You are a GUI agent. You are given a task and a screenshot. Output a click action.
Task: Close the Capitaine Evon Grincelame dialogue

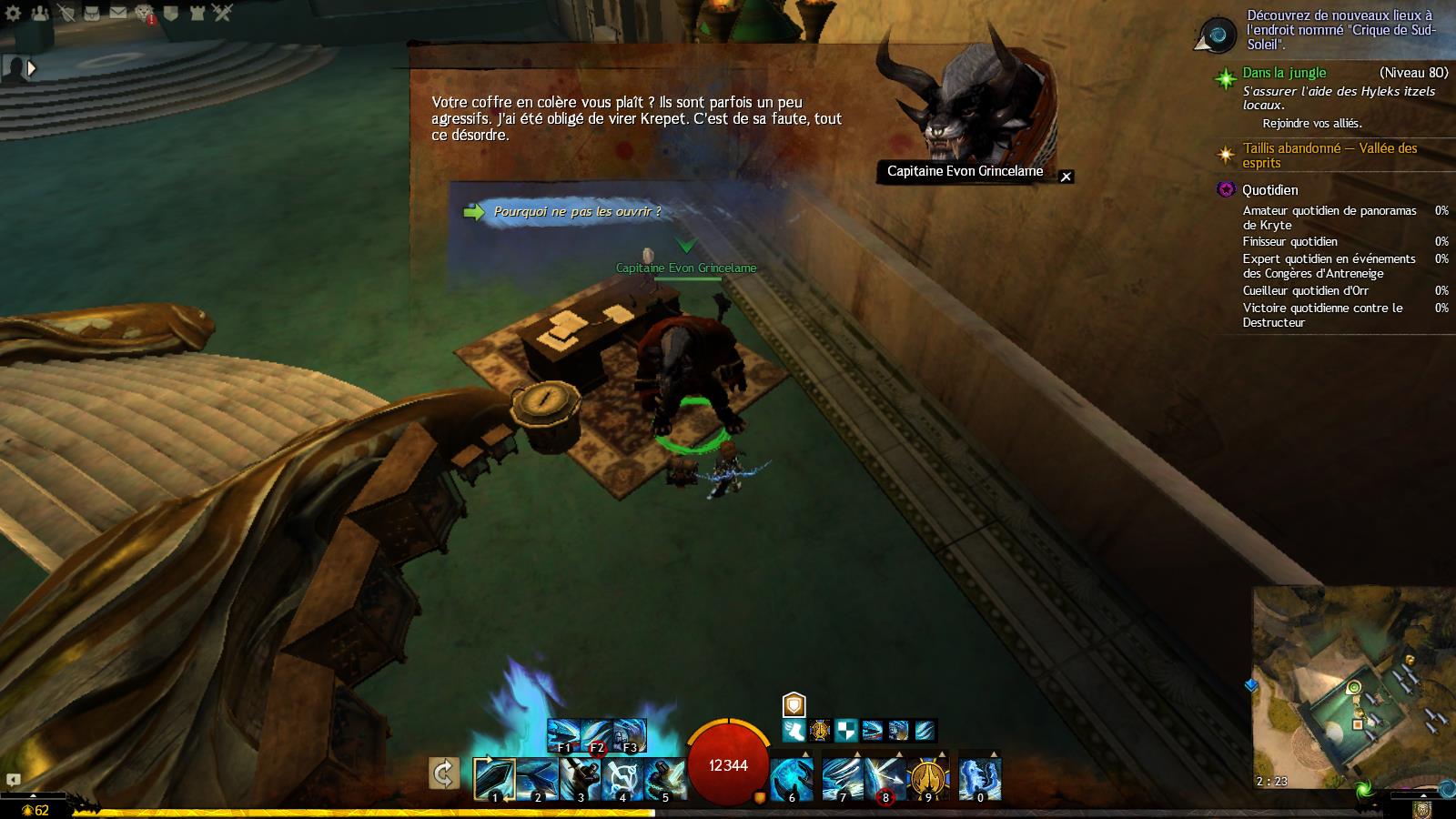(1067, 177)
